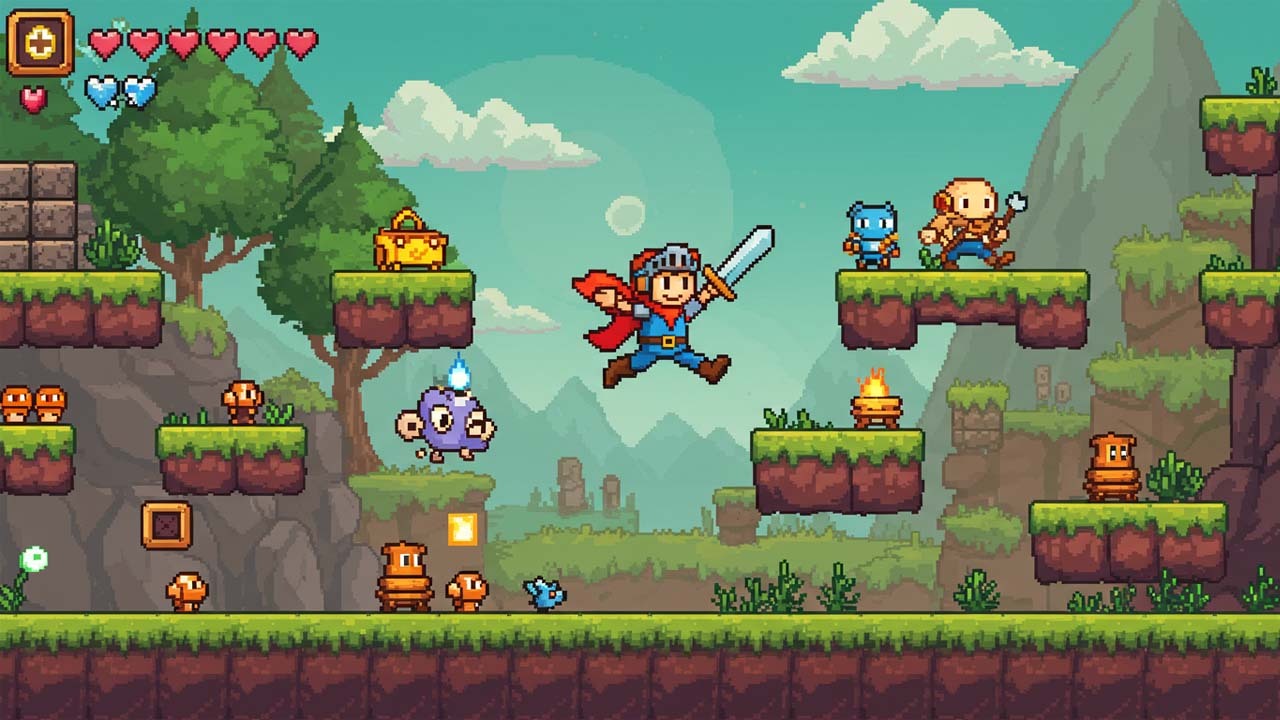Select the framed gold cross item slot
This screenshot has height=720, width=1280.
pyautogui.click(x=41, y=43)
